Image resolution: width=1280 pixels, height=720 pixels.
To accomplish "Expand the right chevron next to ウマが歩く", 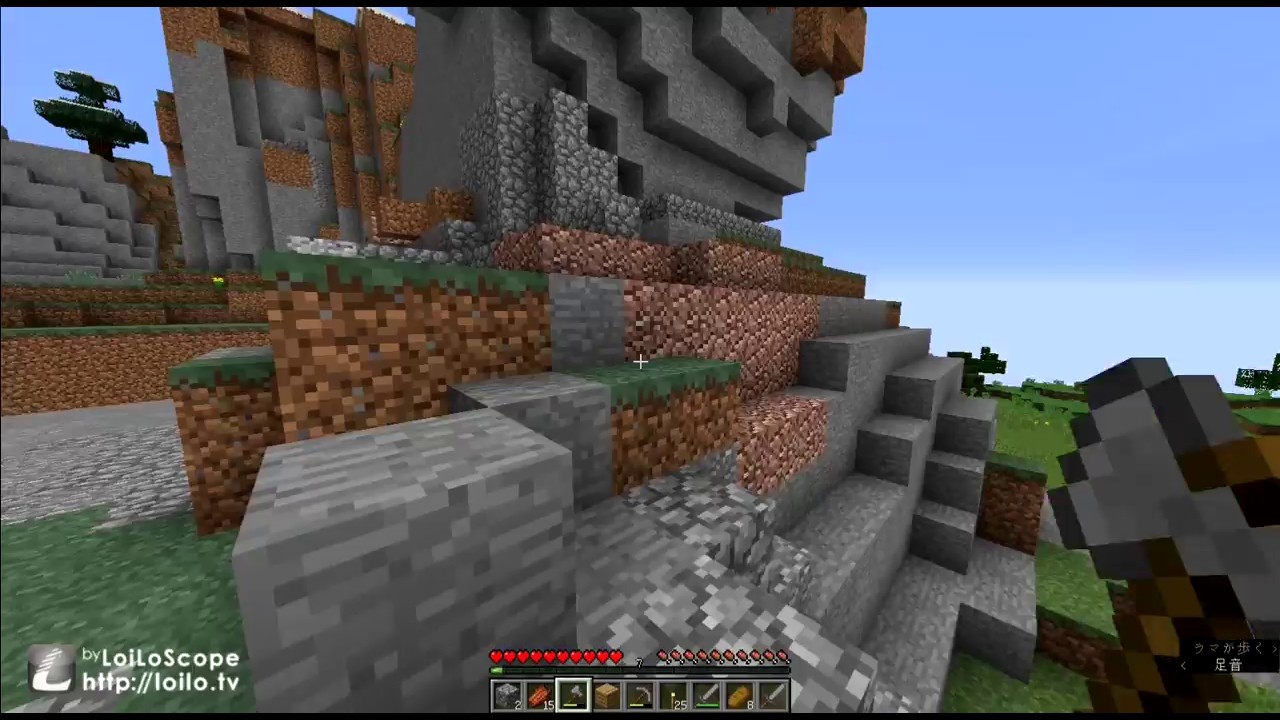I will (x=1273, y=648).
